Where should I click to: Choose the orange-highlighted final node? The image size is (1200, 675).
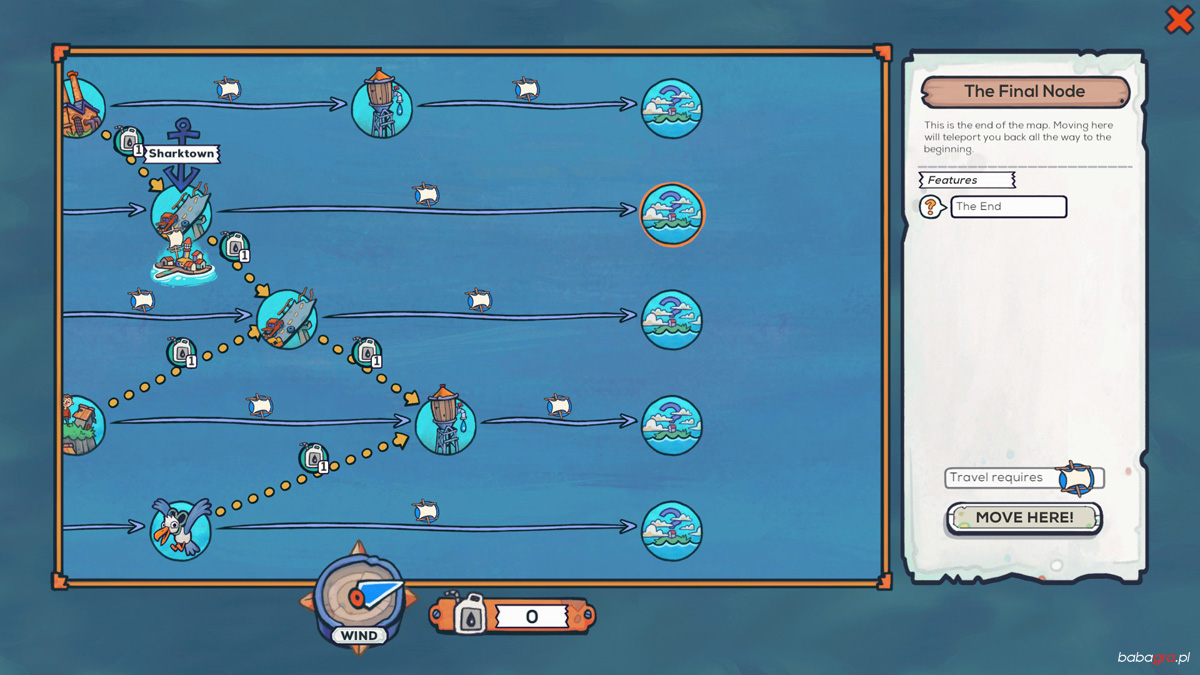coord(671,213)
